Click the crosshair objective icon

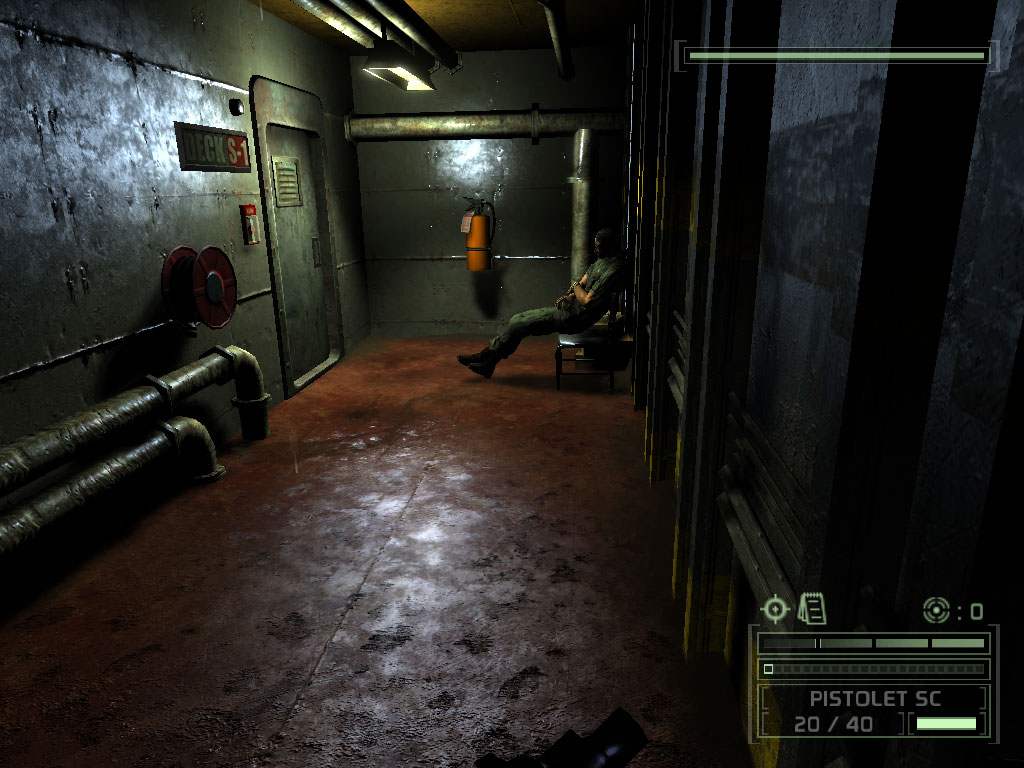click(x=775, y=608)
